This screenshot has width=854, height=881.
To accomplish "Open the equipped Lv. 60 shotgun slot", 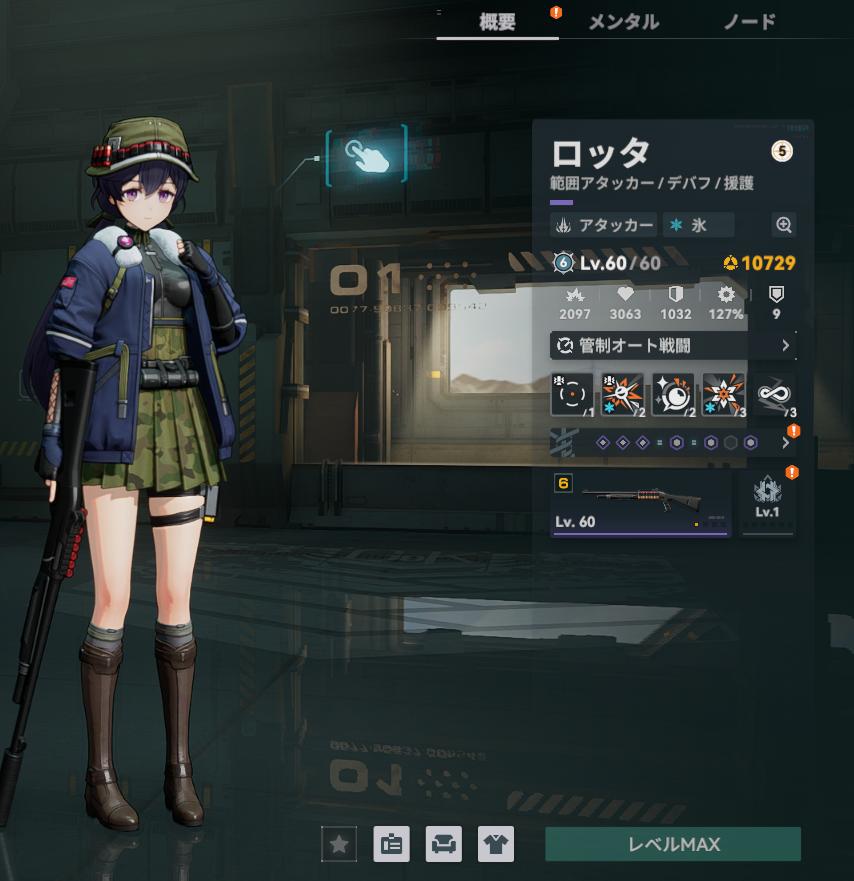I will 640,504.
